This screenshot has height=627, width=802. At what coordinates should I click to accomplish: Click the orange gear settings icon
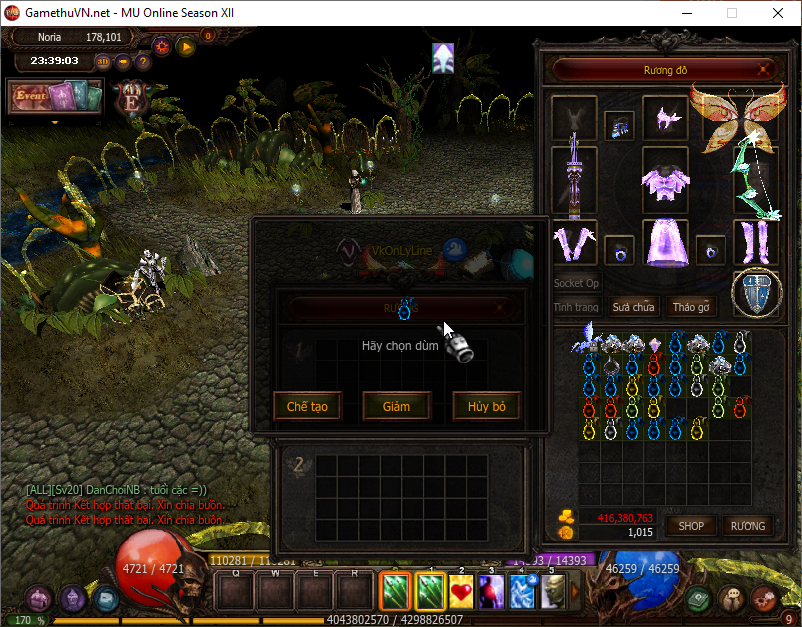[162, 45]
